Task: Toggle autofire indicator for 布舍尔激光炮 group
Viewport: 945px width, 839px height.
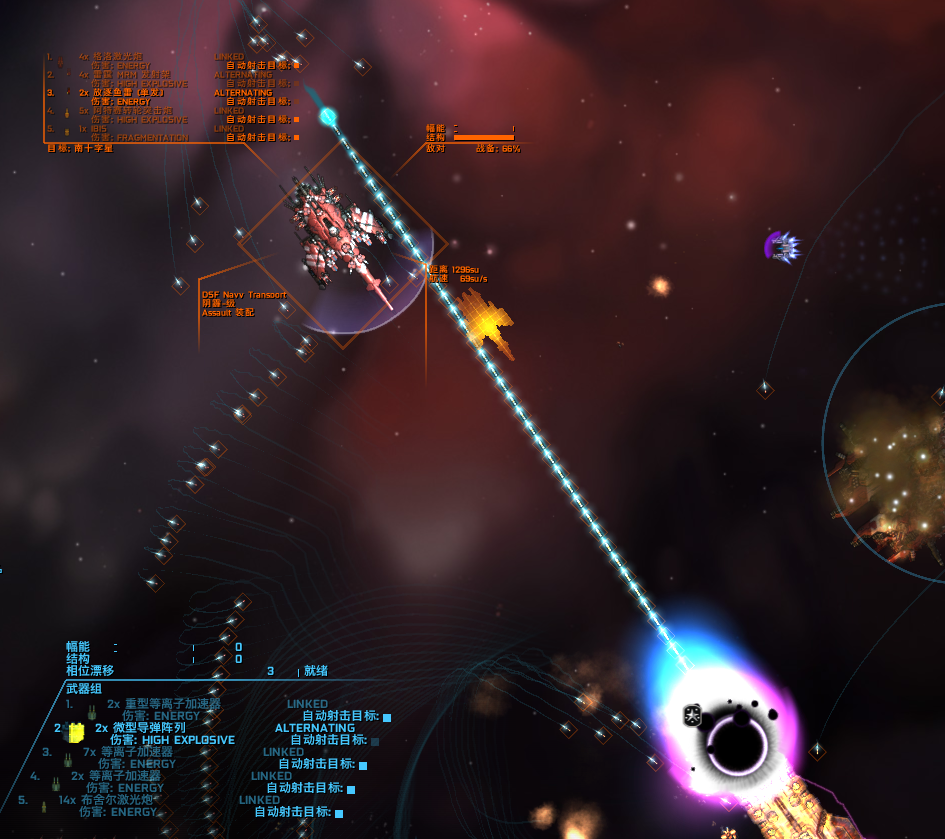Action: pyautogui.click(x=339, y=813)
